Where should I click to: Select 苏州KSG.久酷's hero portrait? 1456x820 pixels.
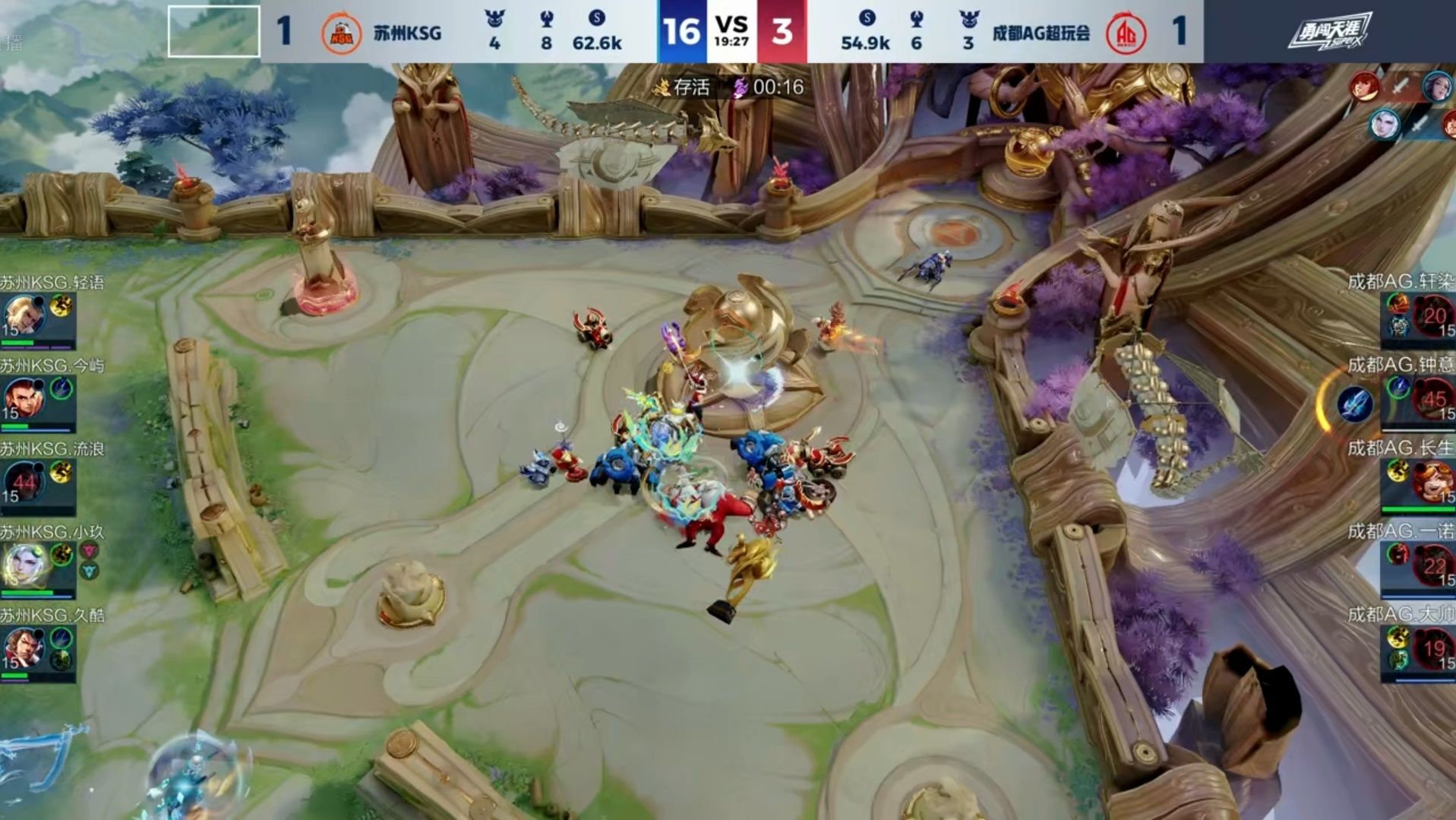point(24,647)
